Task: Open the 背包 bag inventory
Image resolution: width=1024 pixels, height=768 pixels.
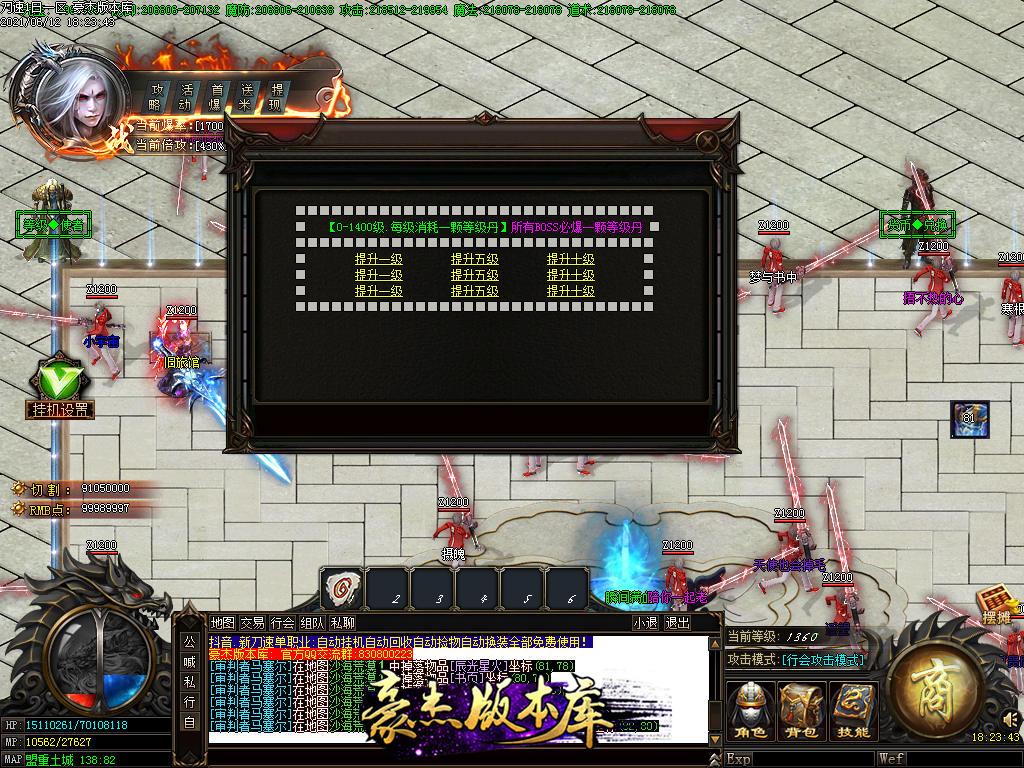Action: click(802, 711)
